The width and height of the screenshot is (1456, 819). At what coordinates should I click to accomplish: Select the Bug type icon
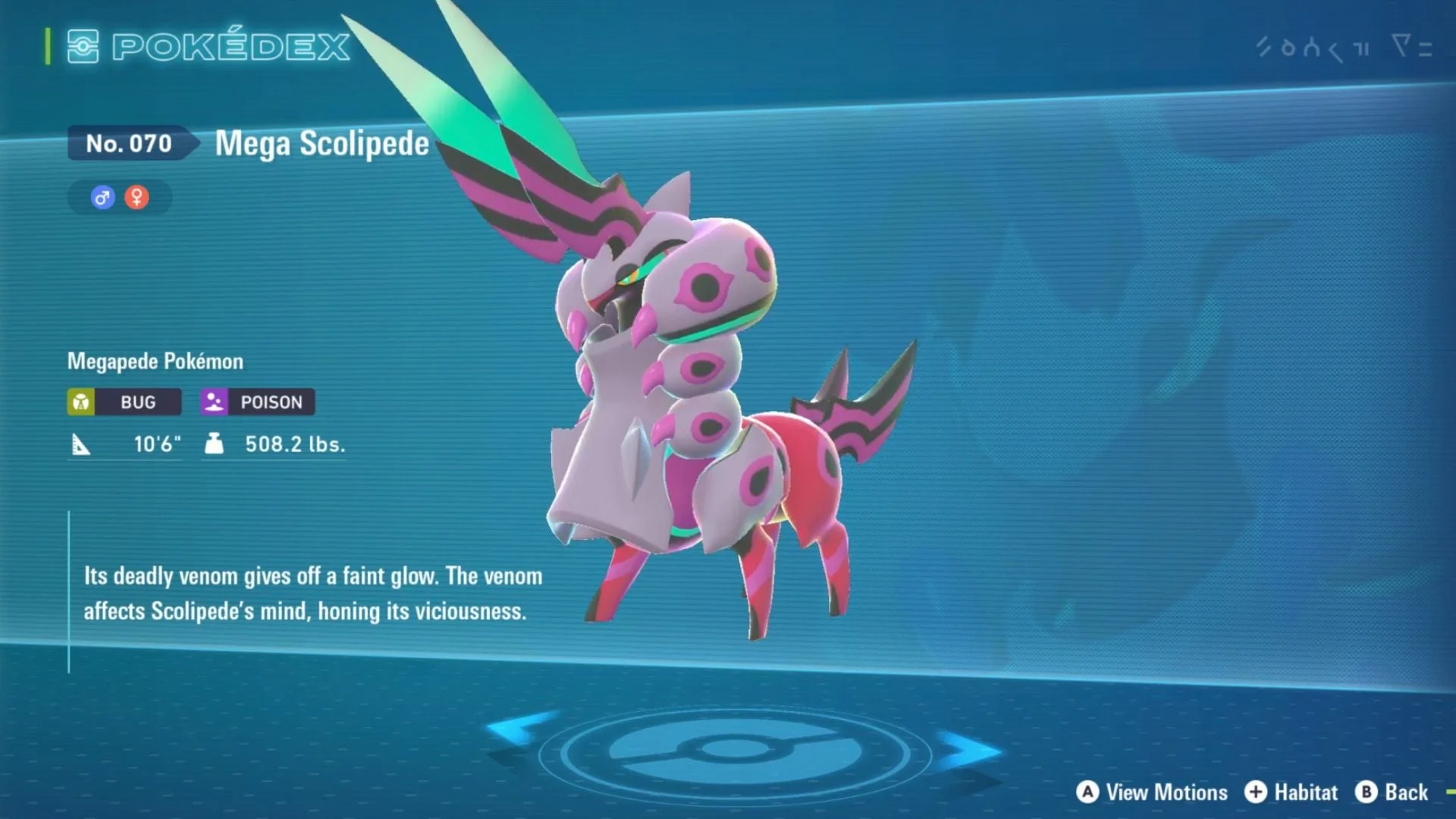pyautogui.click(x=80, y=402)
